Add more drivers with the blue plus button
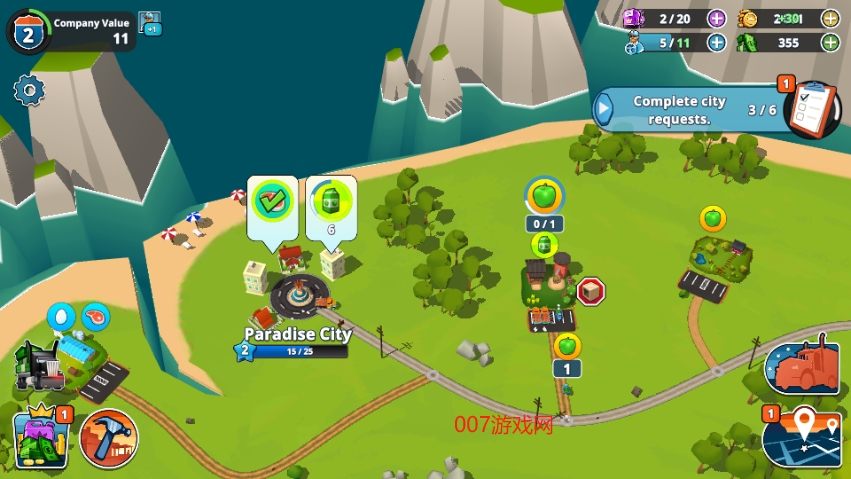The image size is (851, 479). 716,42
